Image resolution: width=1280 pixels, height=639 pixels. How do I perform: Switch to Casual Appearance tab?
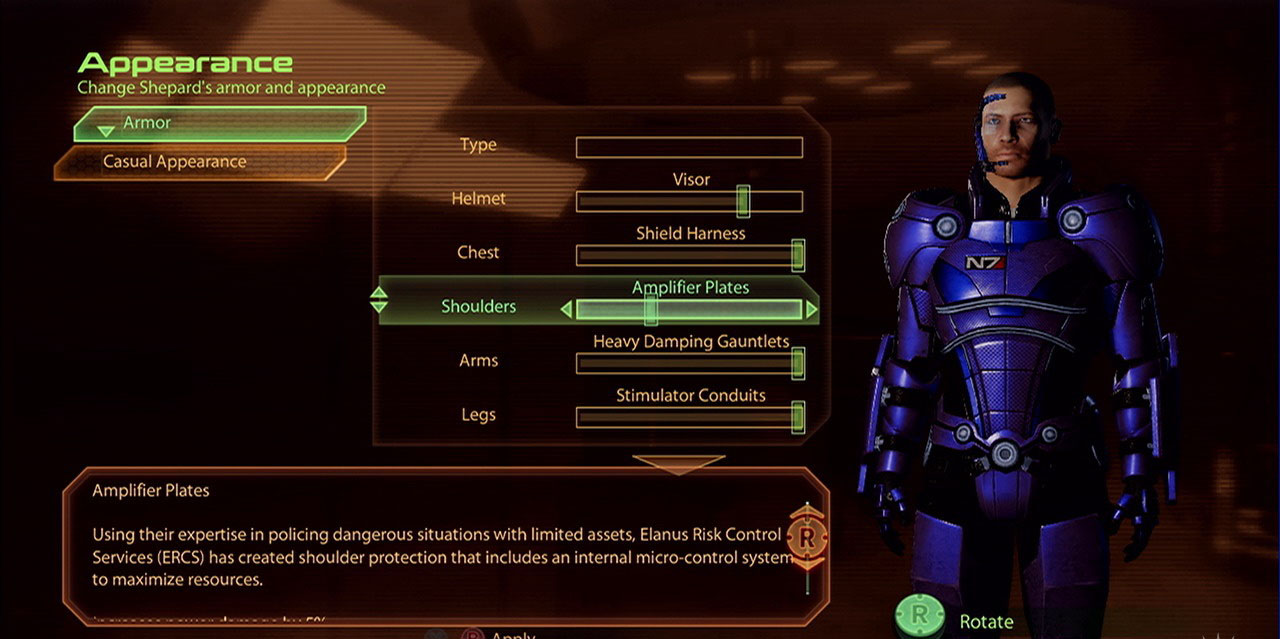tap(200, 162)
